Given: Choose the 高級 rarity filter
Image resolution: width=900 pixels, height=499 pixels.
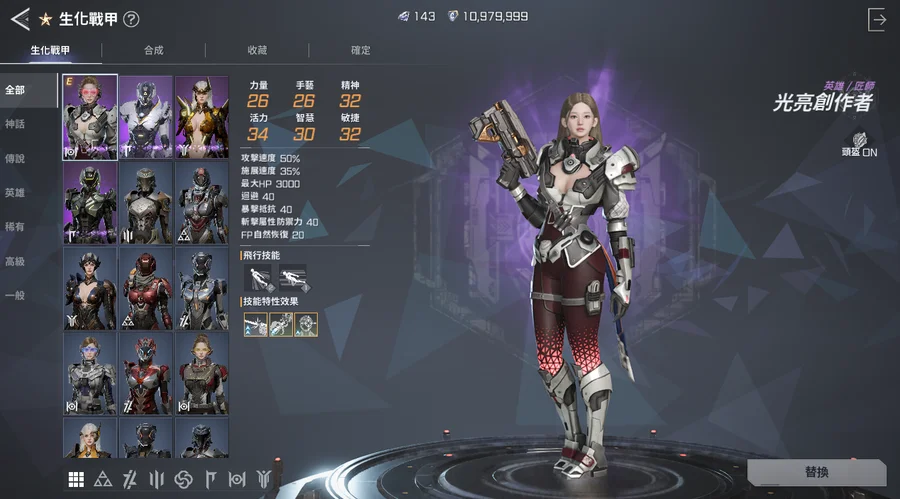Looking at the screenshot, I should pyautogui.click(x=15, y=262).
